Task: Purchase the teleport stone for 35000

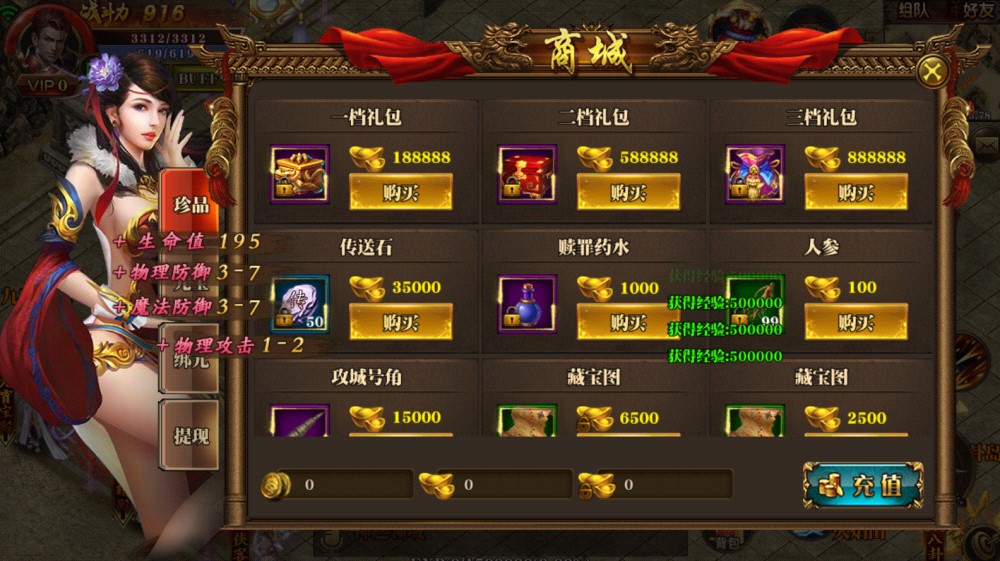Action: tap(400, 322)
